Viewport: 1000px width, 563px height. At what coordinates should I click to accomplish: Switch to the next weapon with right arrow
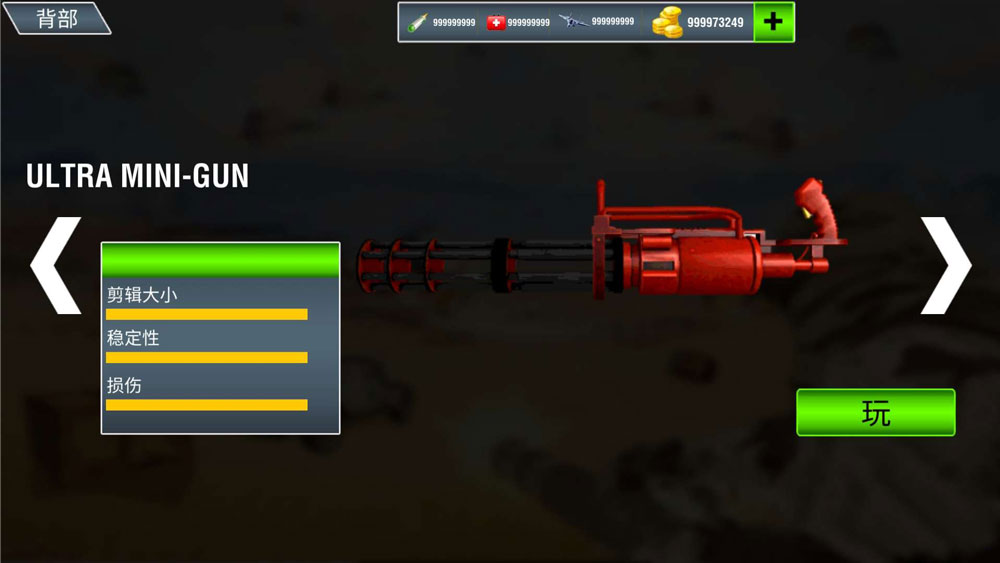944,265
